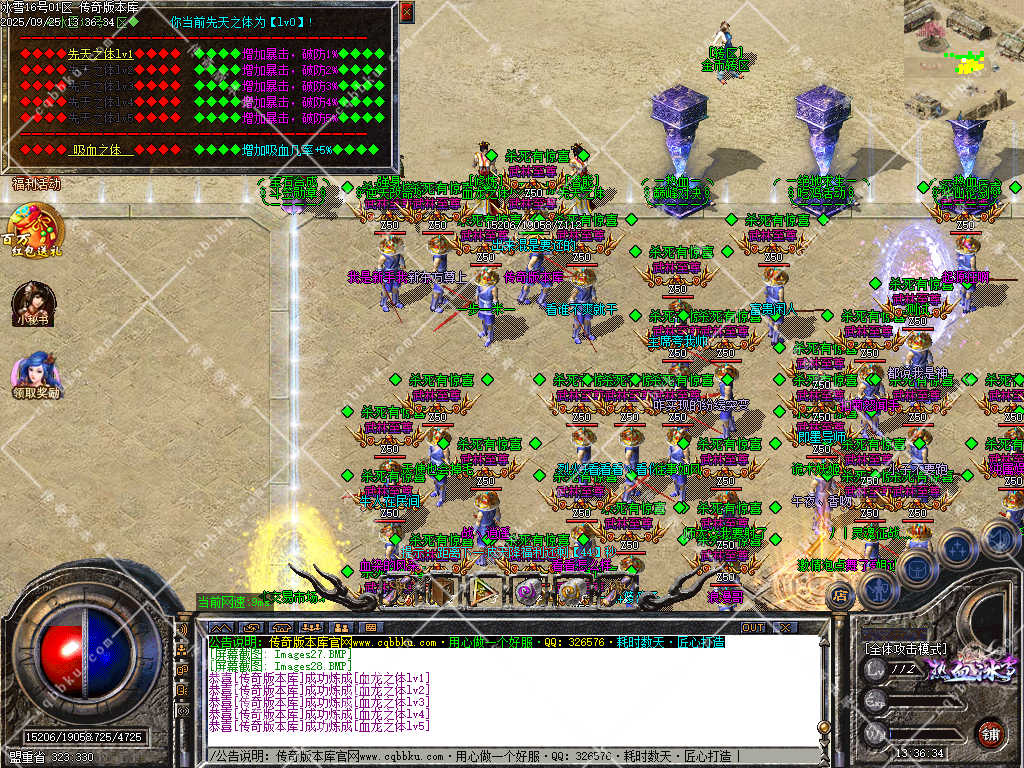Toggle the sound speaker round button
This screenshot has height=768, width=1024.
[x=998, y=537]
